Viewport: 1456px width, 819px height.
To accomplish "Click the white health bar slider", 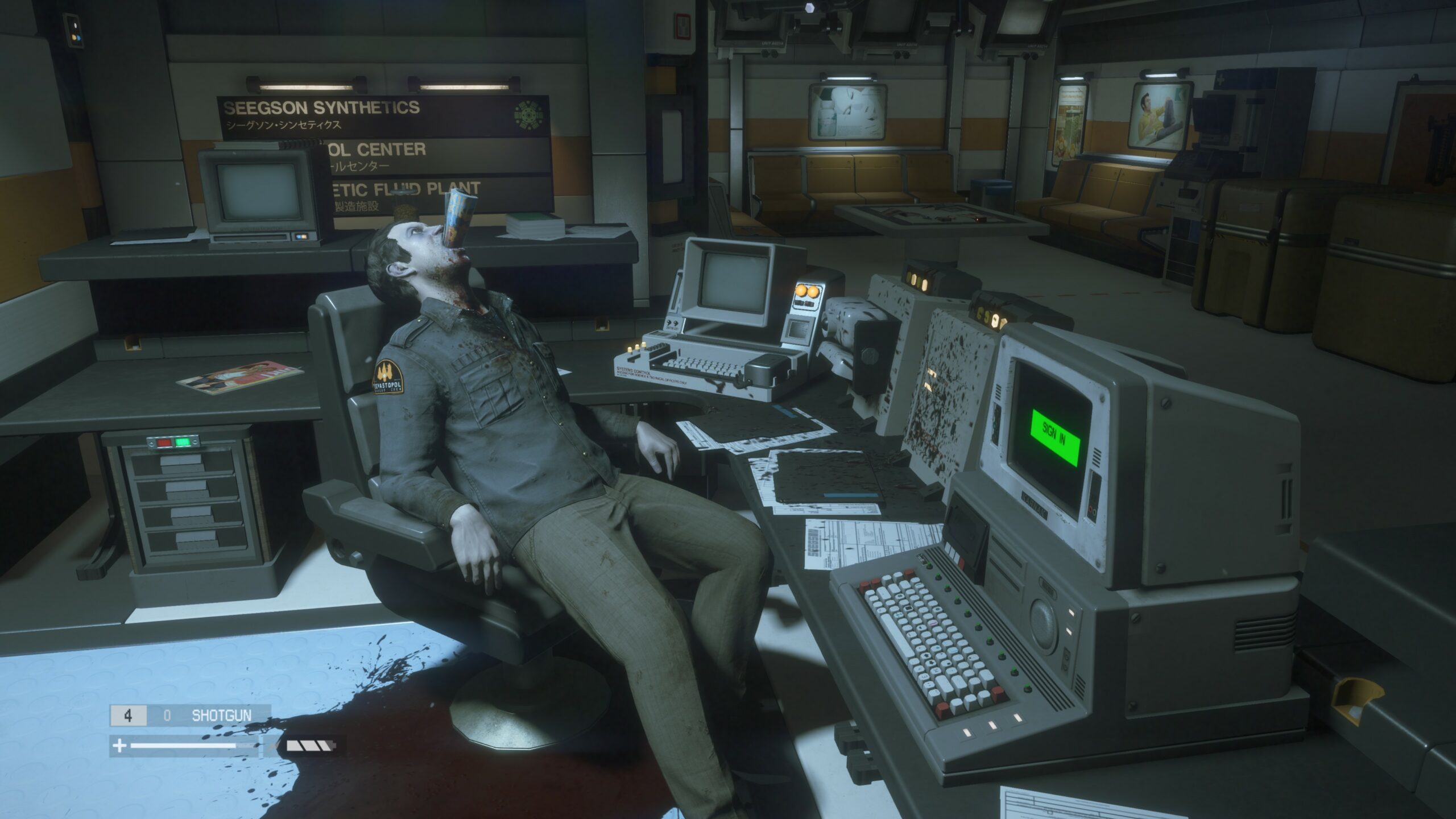I will (182, 747).
